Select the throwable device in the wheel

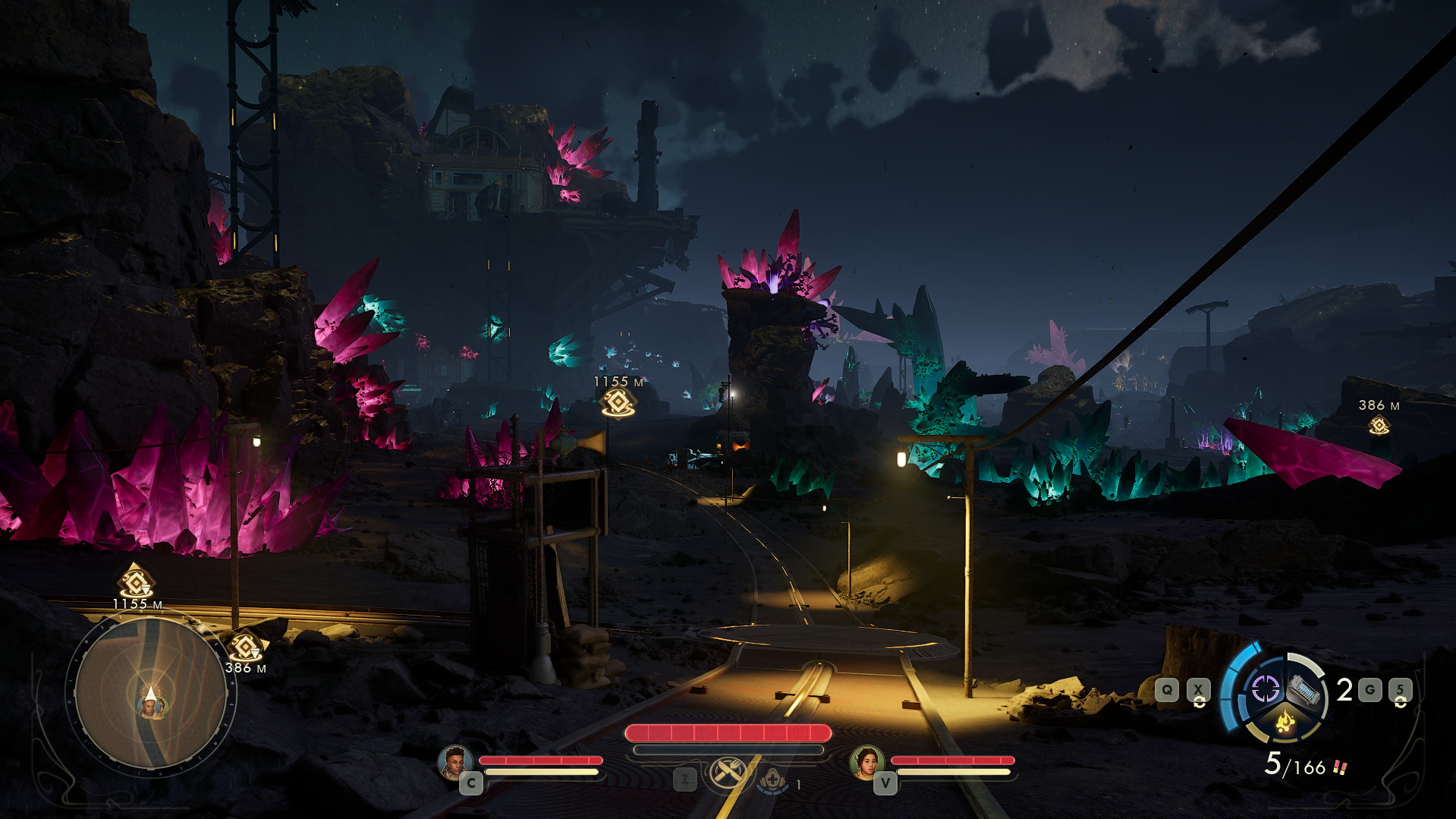pos(1305,691)
